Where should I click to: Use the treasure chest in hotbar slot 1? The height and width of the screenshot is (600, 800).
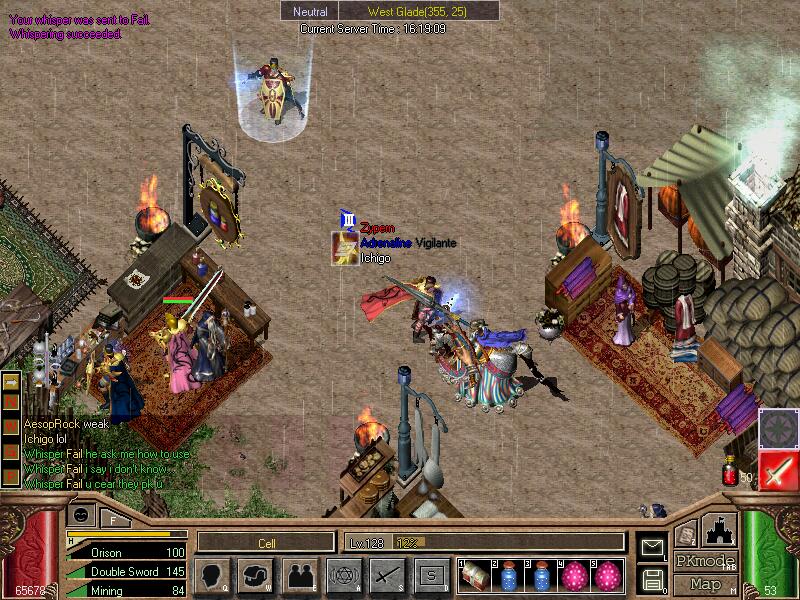[x=475, y=575]
